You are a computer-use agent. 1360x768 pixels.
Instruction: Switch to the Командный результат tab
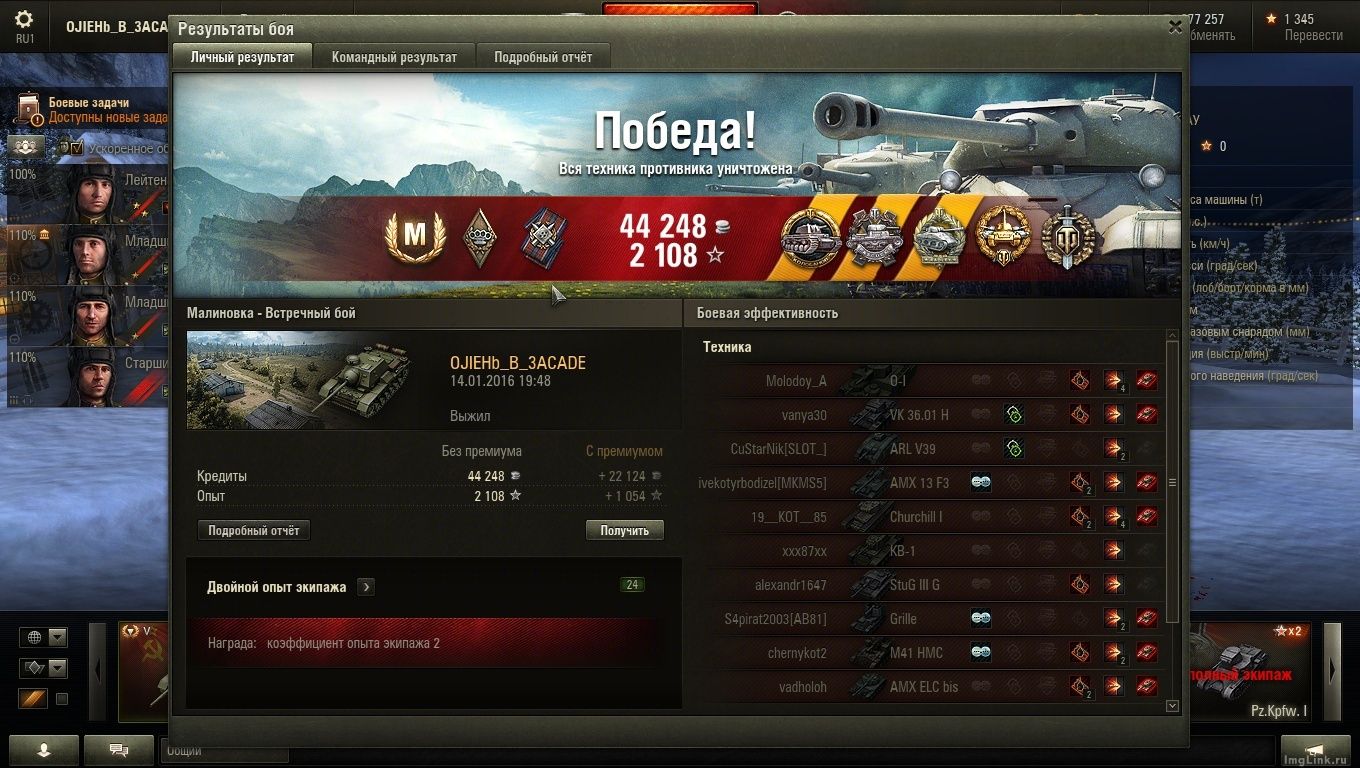394,57
